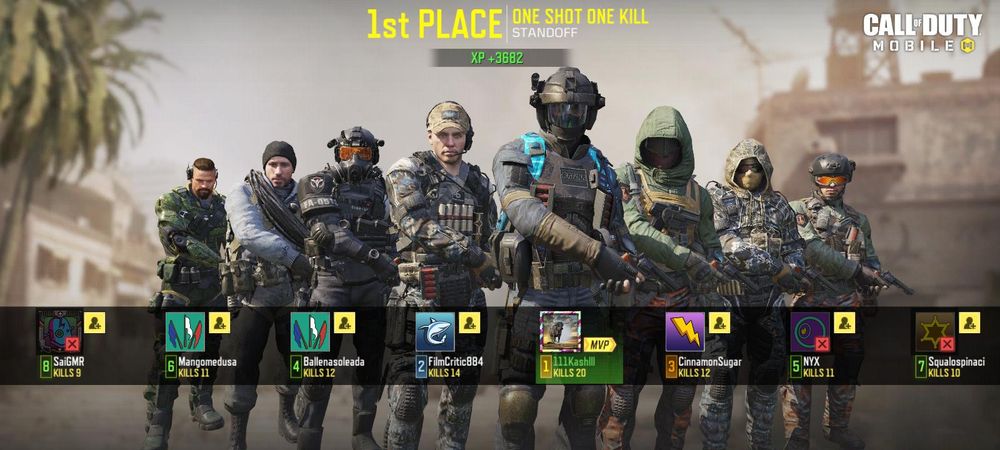The width and height of the screenshot is (1000, 450).
Task: Open SaiGMR's player avatar
Action: 59,332
